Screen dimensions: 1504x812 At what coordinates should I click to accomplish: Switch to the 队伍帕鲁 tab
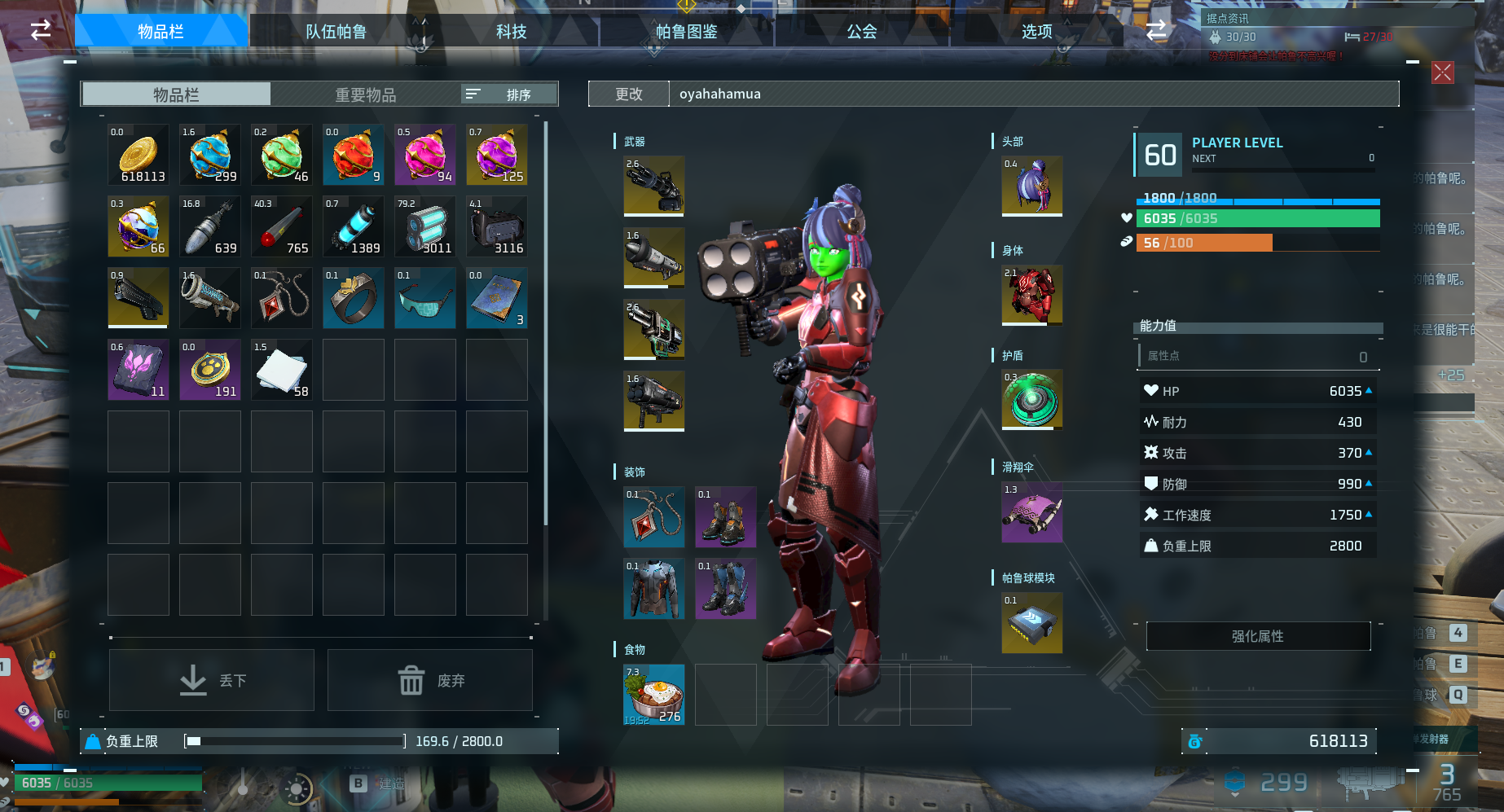point(336,32)
